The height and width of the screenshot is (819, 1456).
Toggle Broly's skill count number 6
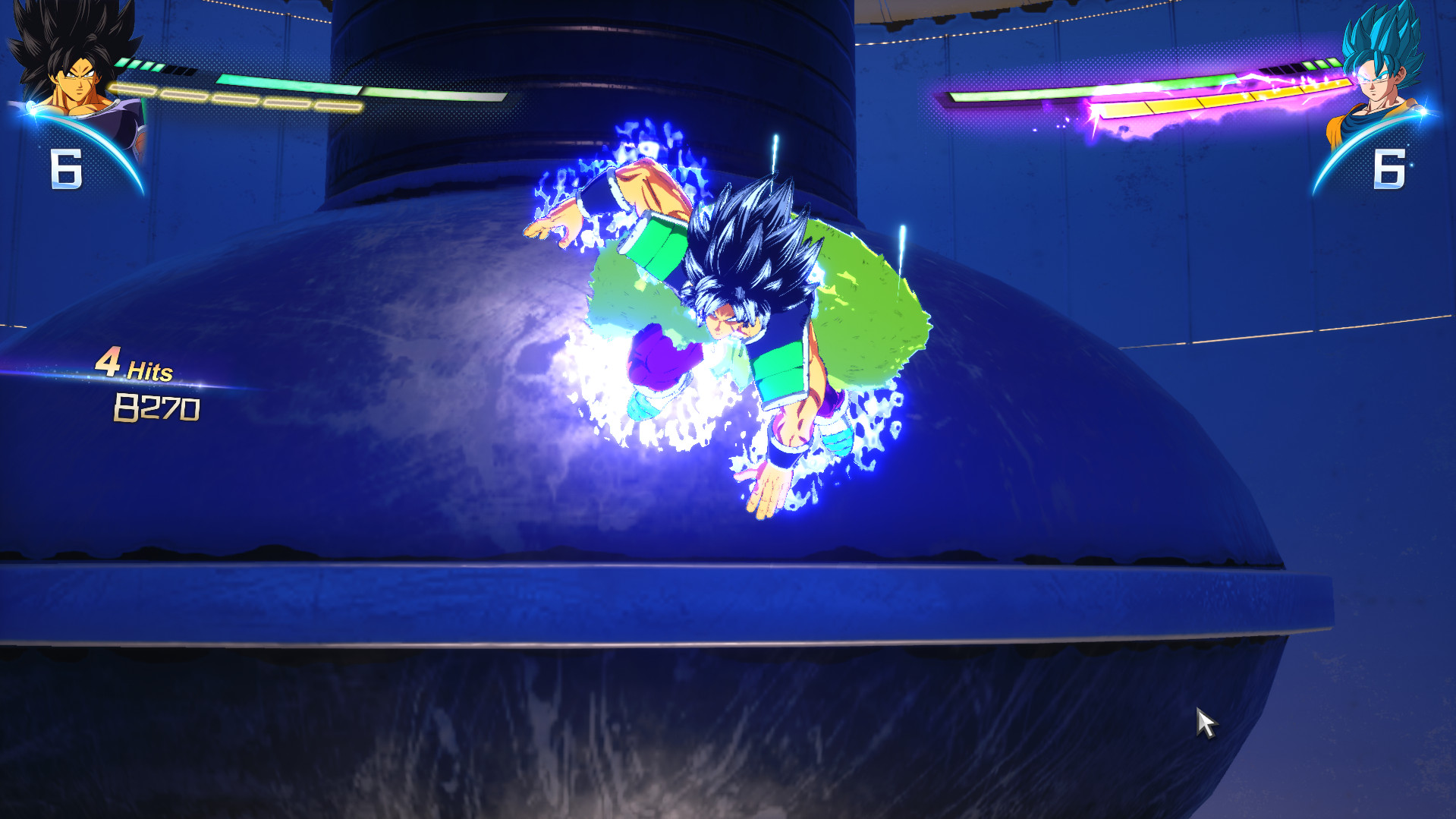click(x=67, y=167)
